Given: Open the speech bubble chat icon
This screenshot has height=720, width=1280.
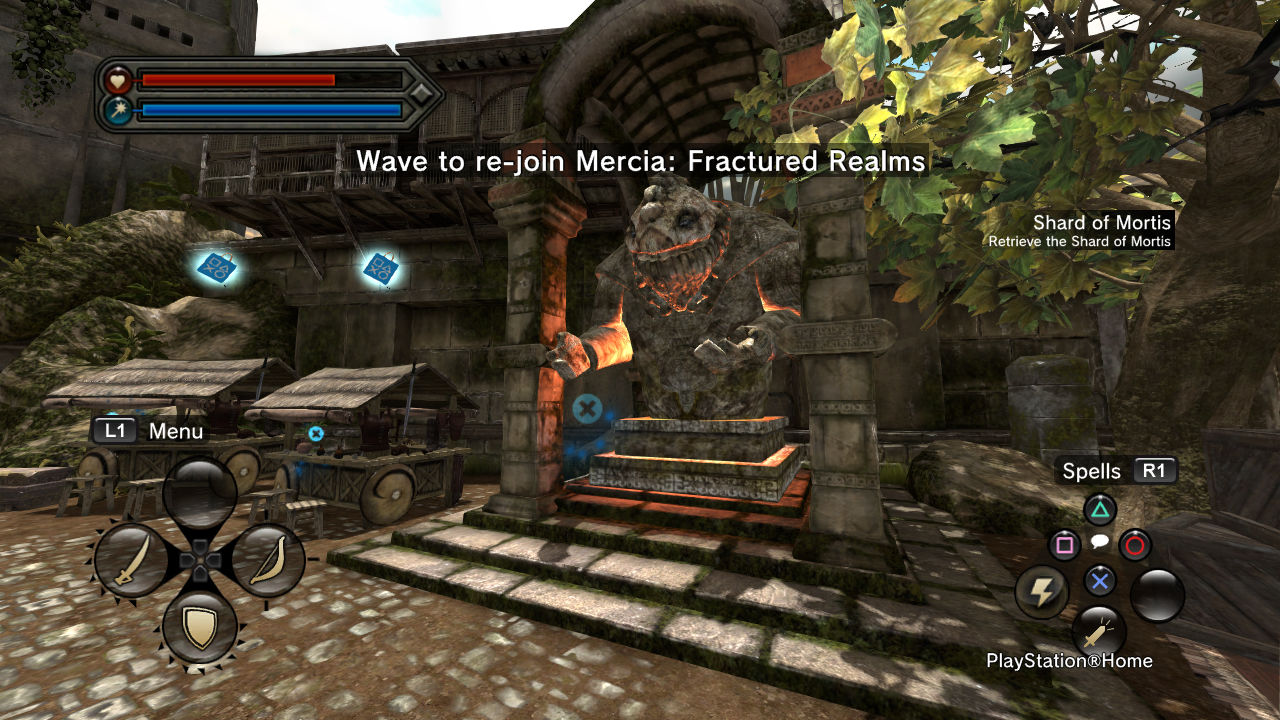Looking at the screenshot, I should coord(1099,542).
